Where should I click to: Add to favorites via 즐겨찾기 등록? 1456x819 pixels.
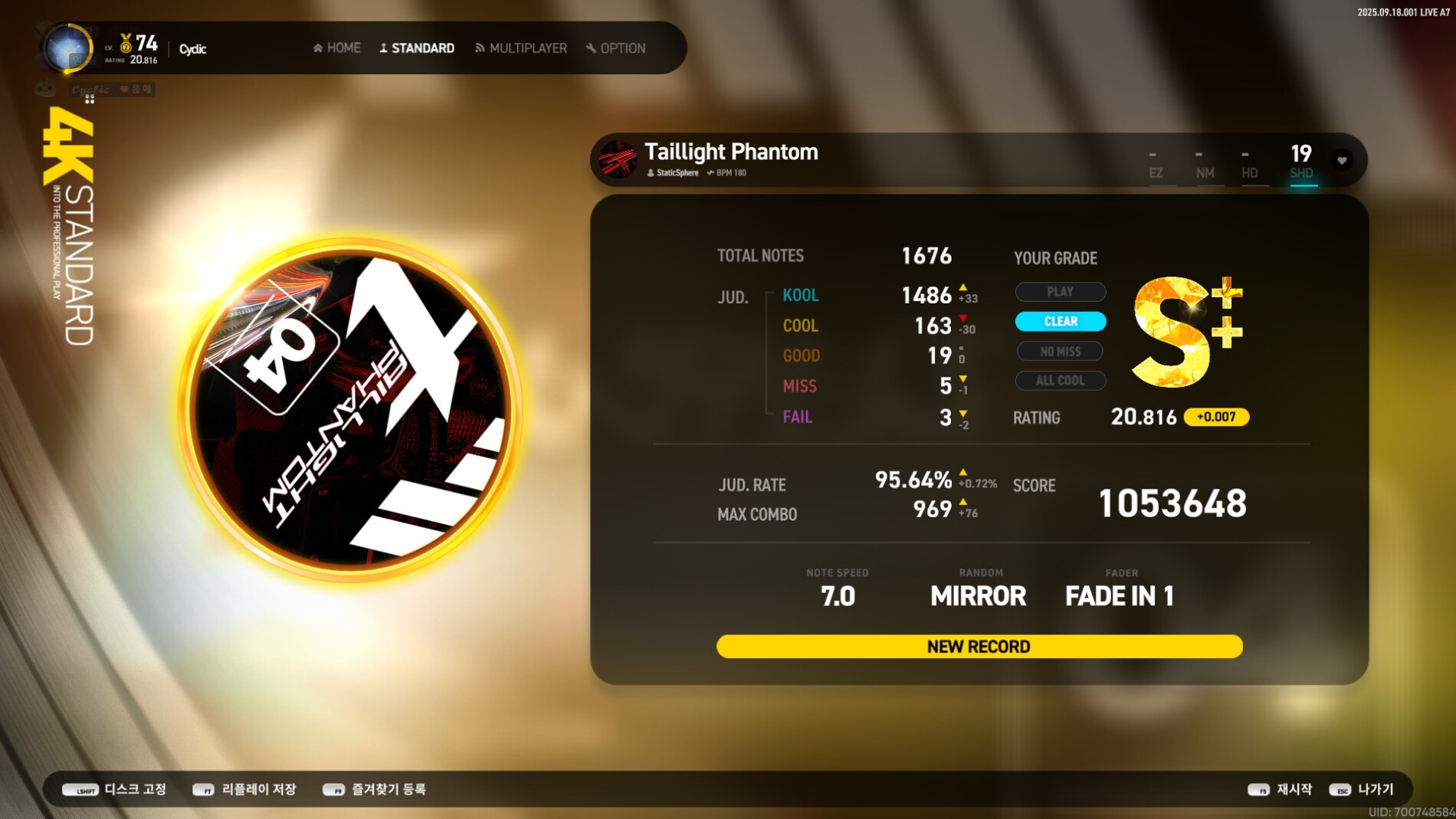pos(375,789)
